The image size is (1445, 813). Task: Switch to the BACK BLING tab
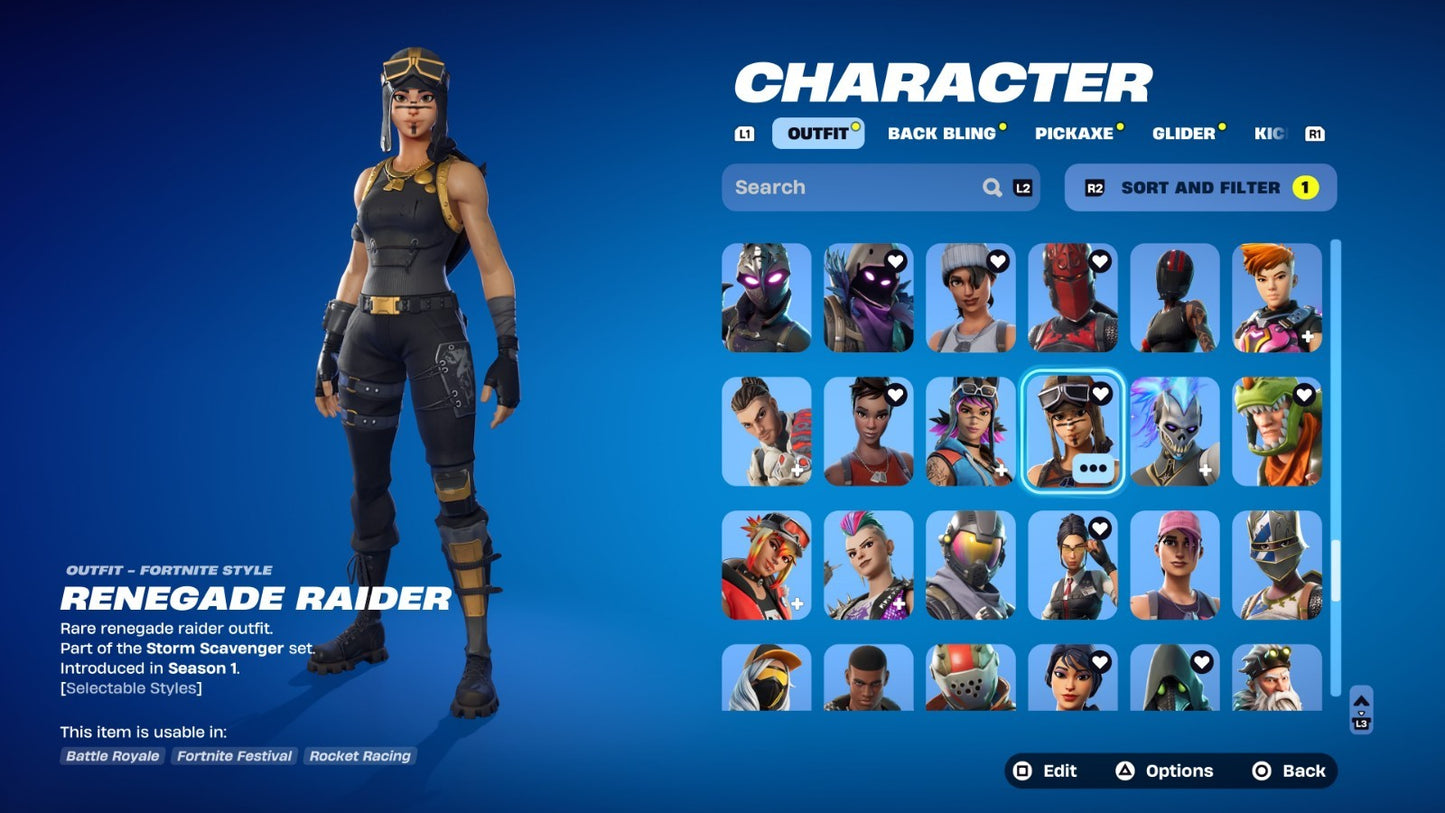[941, 132]
